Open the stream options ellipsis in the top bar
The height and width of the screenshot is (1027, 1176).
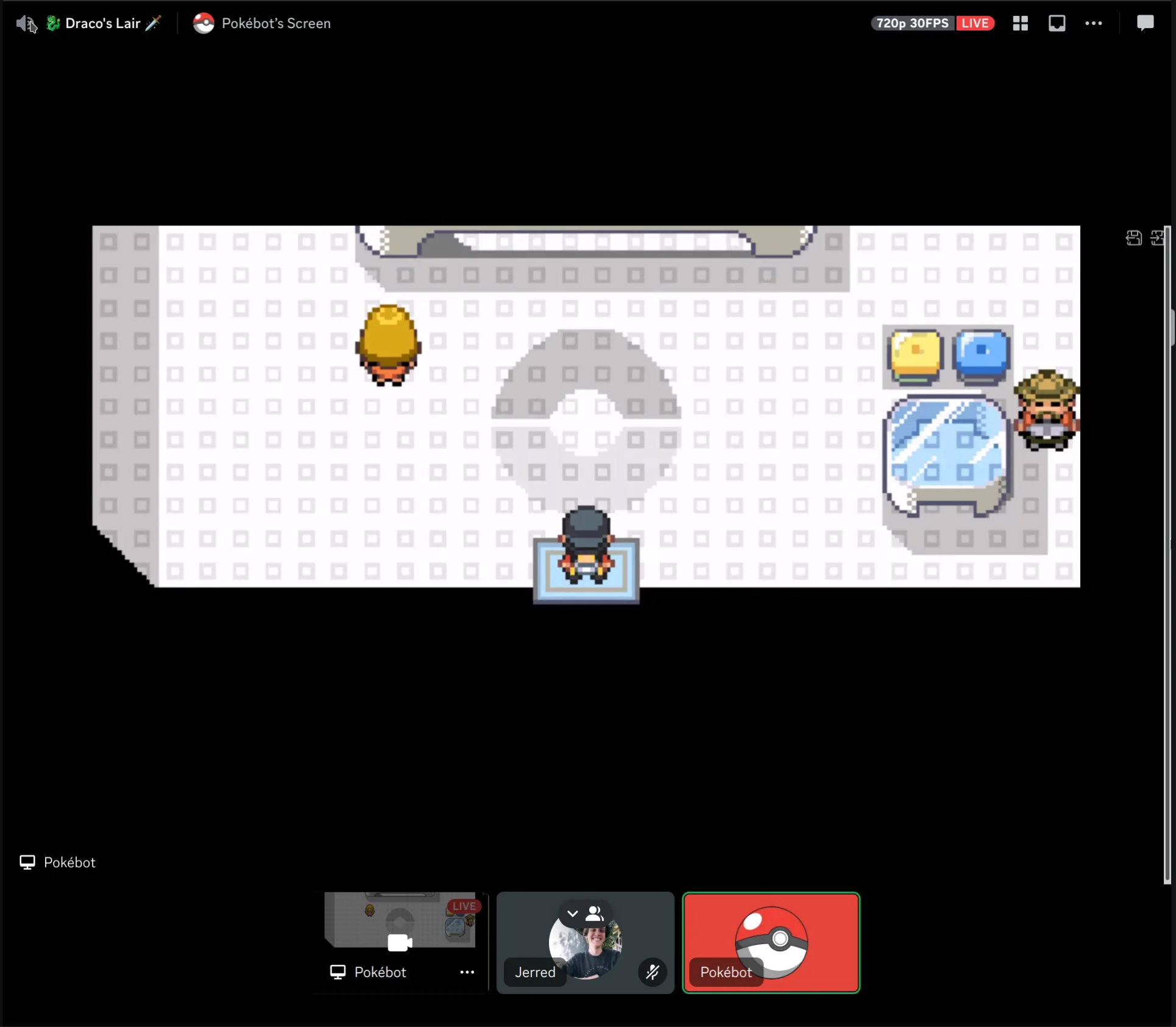click(1094, 23)
